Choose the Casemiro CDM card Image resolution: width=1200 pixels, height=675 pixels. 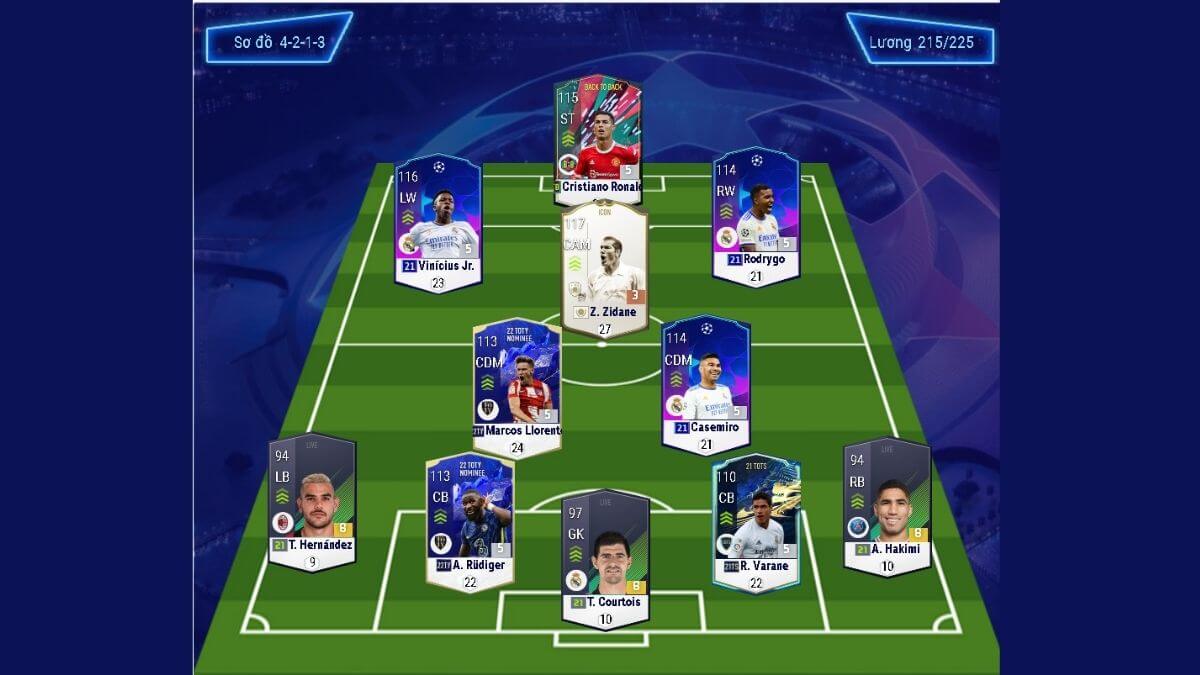pos(705,378)
